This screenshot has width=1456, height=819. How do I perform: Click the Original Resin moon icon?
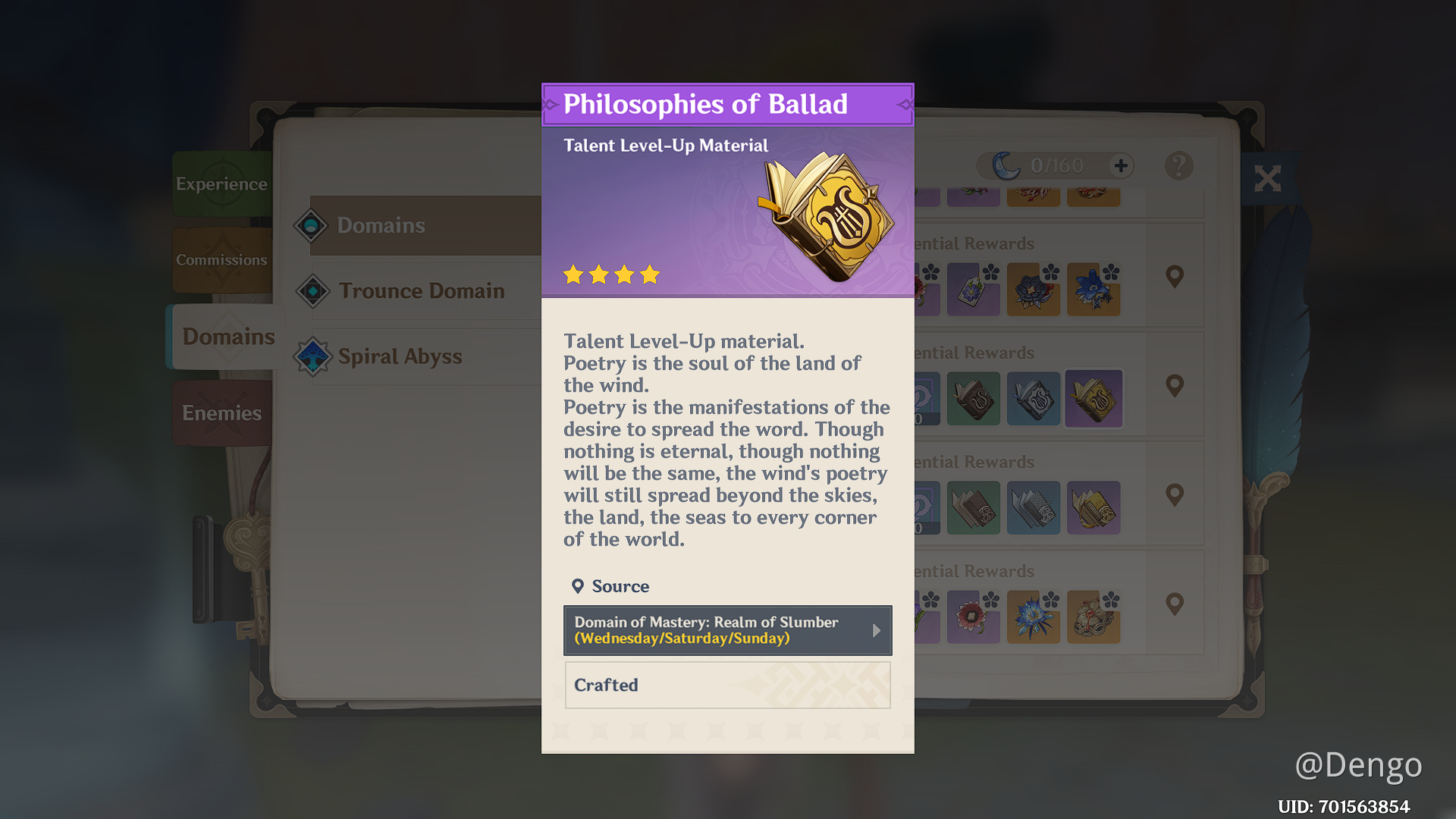pos(1006,165)
